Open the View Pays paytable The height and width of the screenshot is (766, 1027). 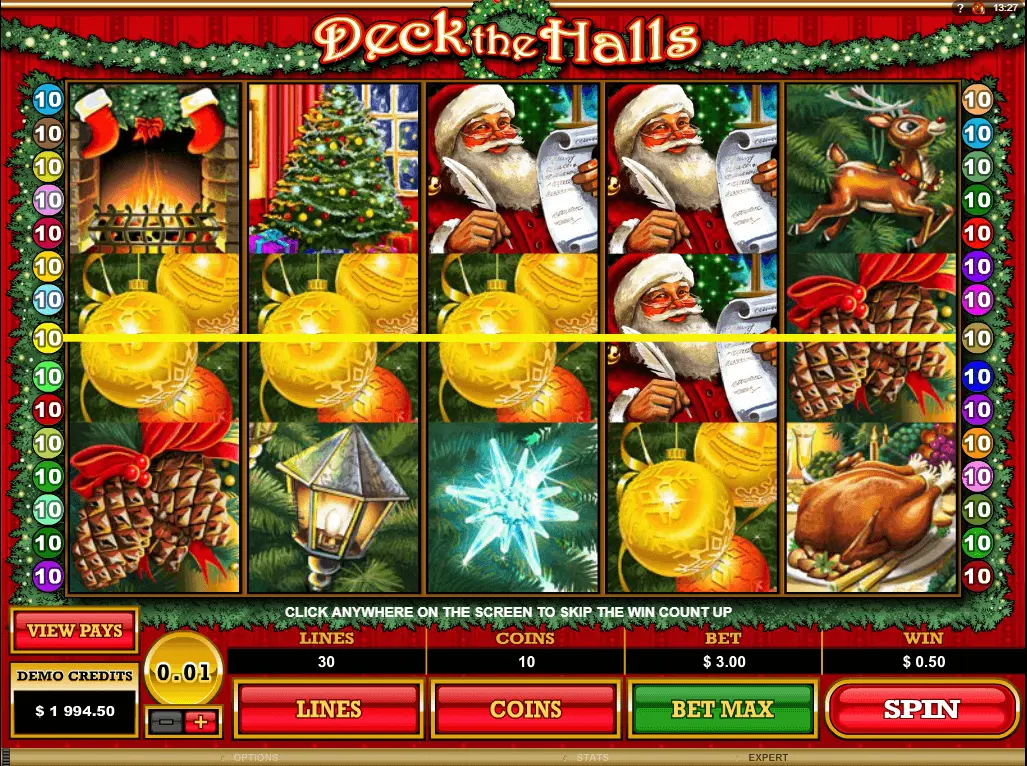pos(75,630)
